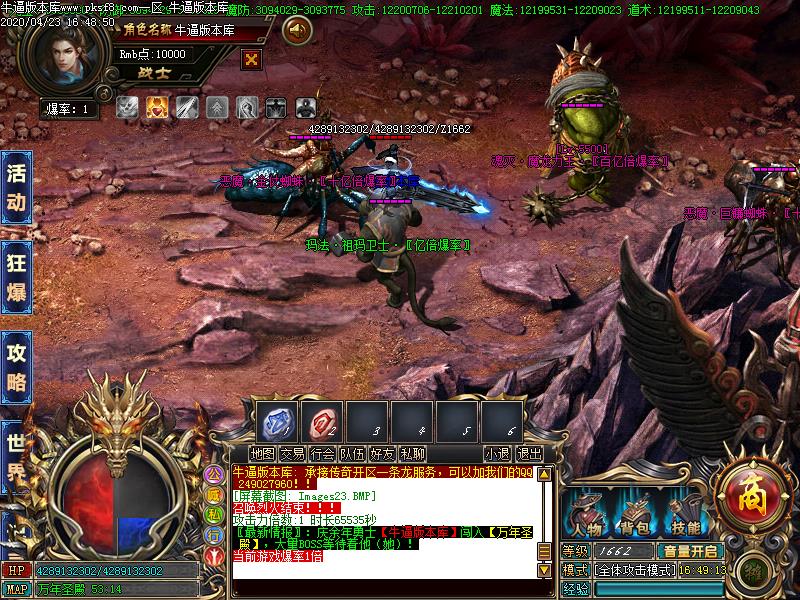Open the 狂爆 side button
Image resolution: width=800 pixels, height=600 pixels.
[x=16, y=277]
